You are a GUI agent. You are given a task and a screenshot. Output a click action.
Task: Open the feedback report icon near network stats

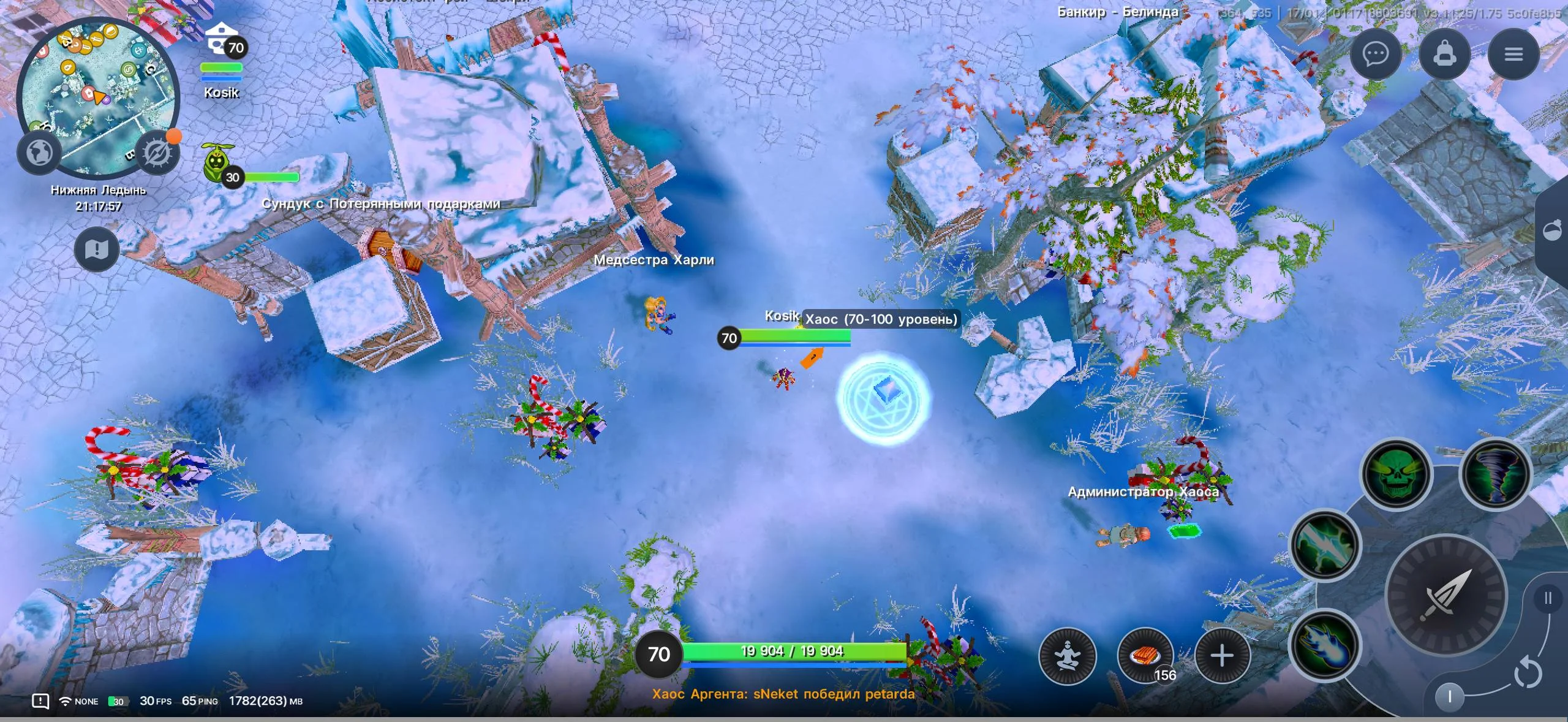[40, 701]
